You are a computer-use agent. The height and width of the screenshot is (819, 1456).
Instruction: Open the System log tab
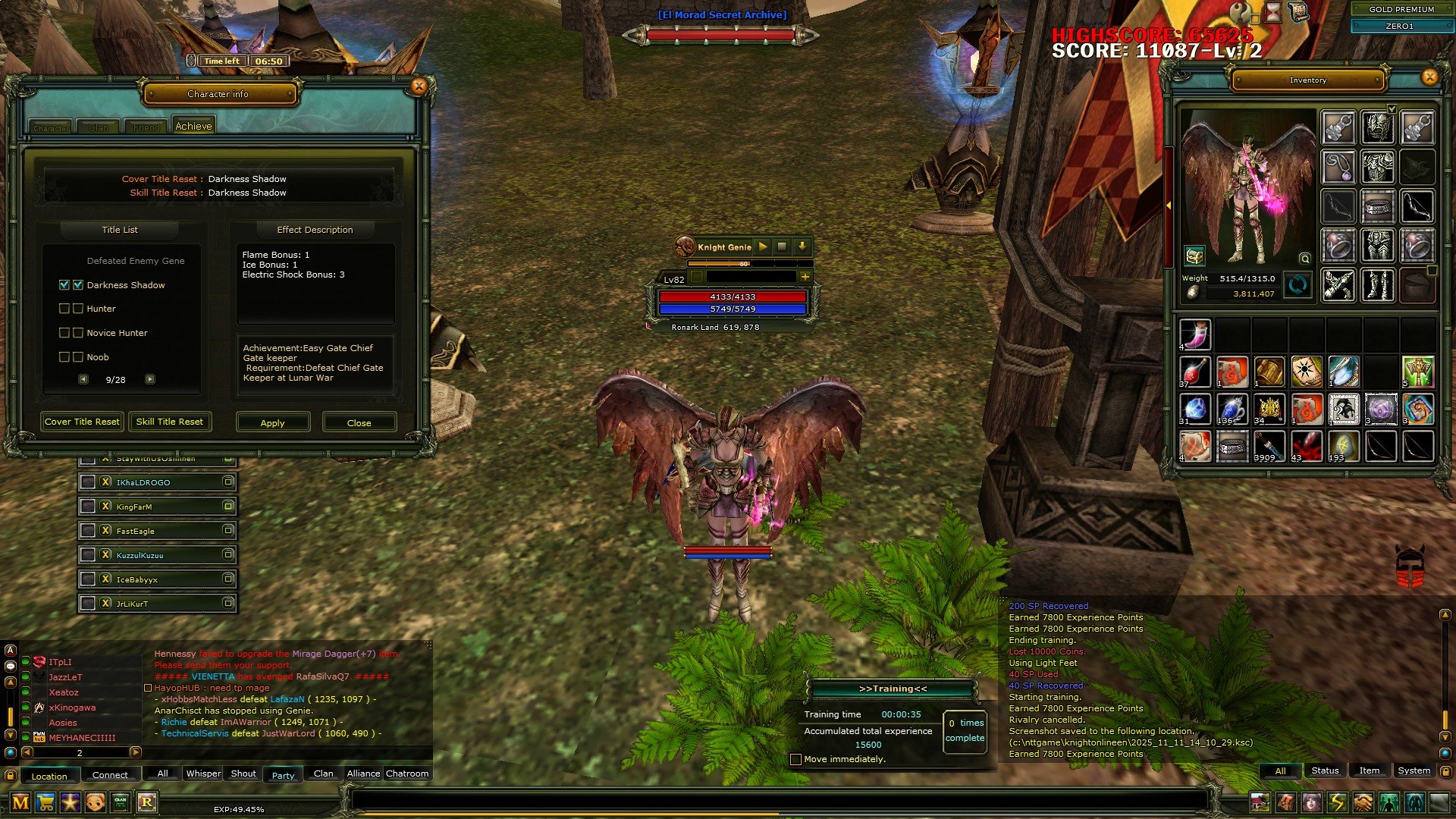[x=1414, y=770]
